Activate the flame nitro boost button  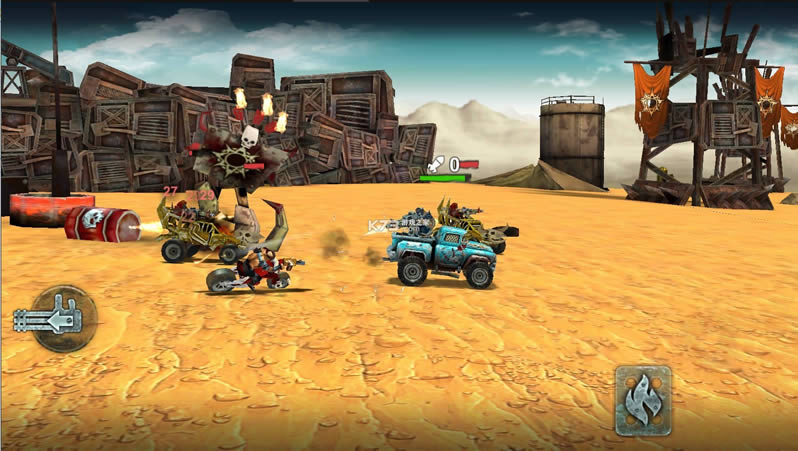tap(643, 399)
